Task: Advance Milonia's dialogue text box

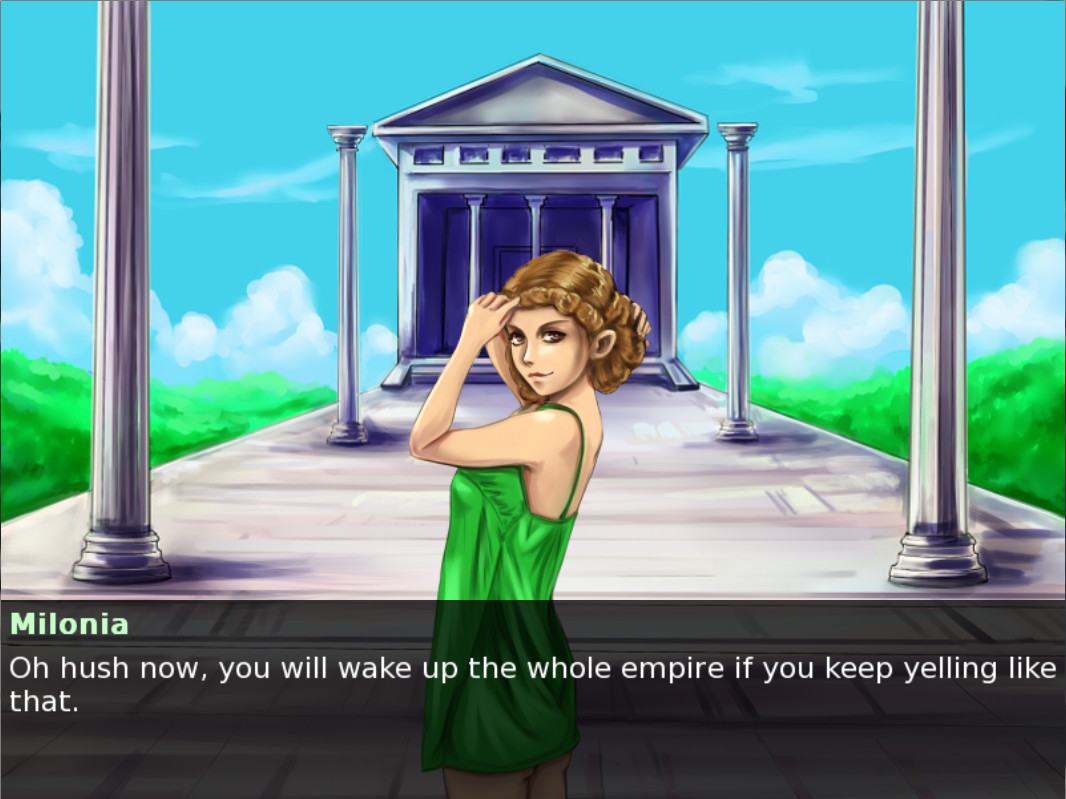Action: tap(532, 684)
